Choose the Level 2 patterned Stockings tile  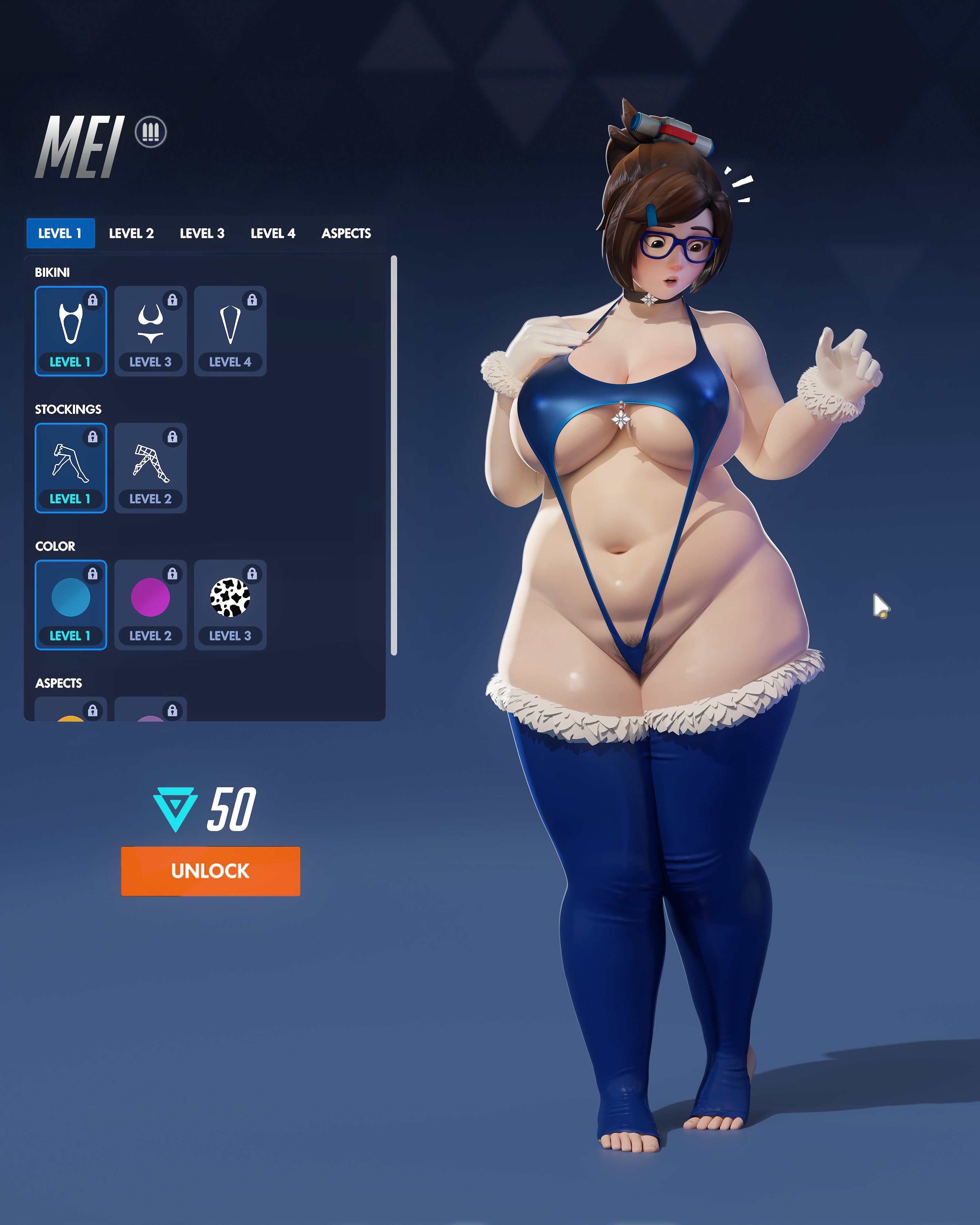click(x=151, y=468)
